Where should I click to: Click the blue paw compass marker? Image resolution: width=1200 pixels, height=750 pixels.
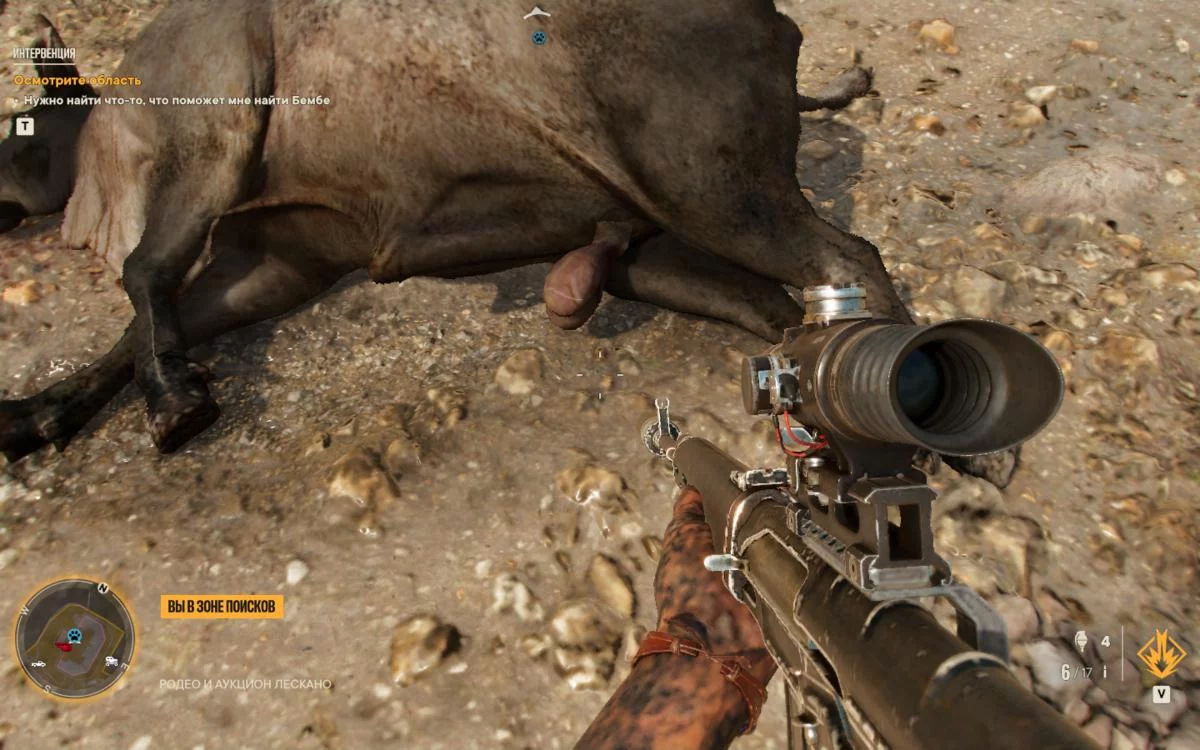(539, 38)
